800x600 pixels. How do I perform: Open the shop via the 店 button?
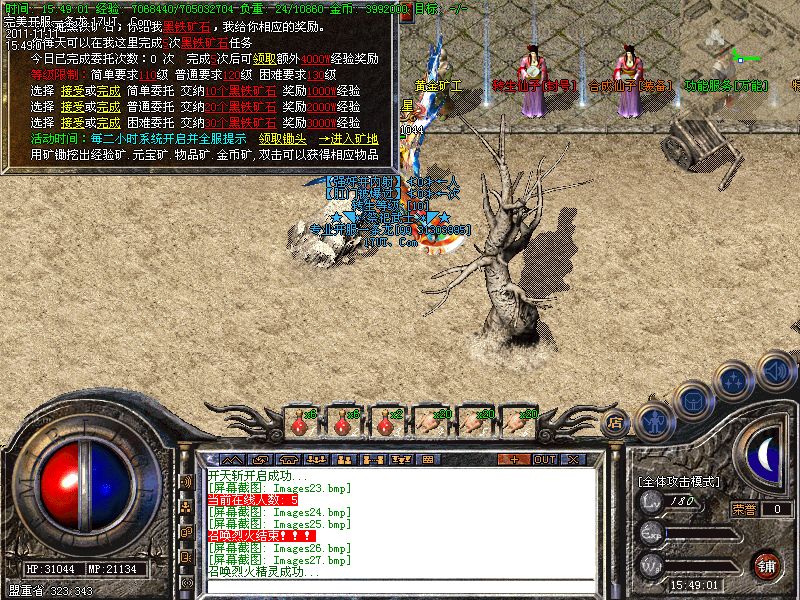coord(615,424)
